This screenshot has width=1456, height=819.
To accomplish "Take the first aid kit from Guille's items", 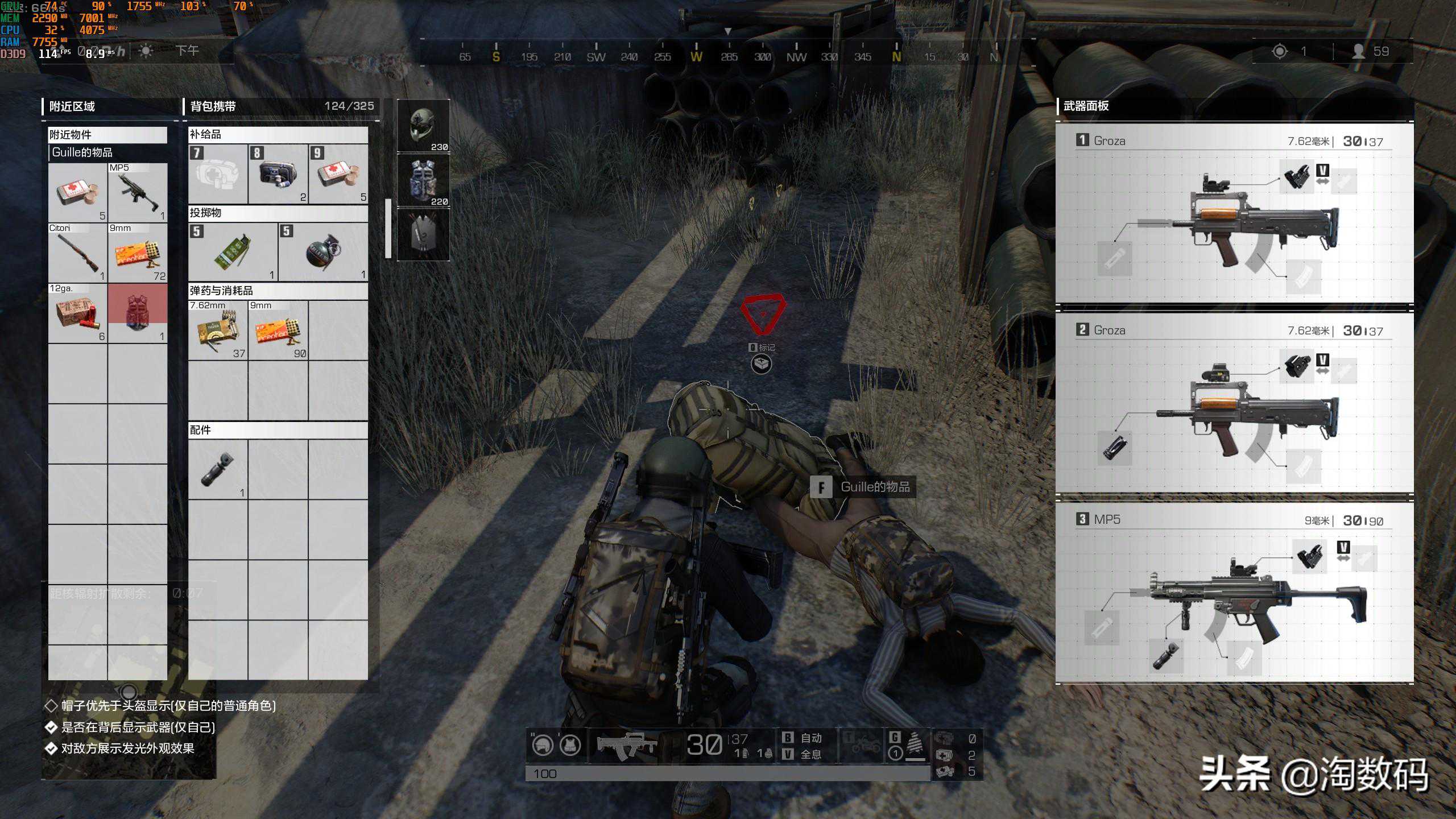I will point(77,193).
